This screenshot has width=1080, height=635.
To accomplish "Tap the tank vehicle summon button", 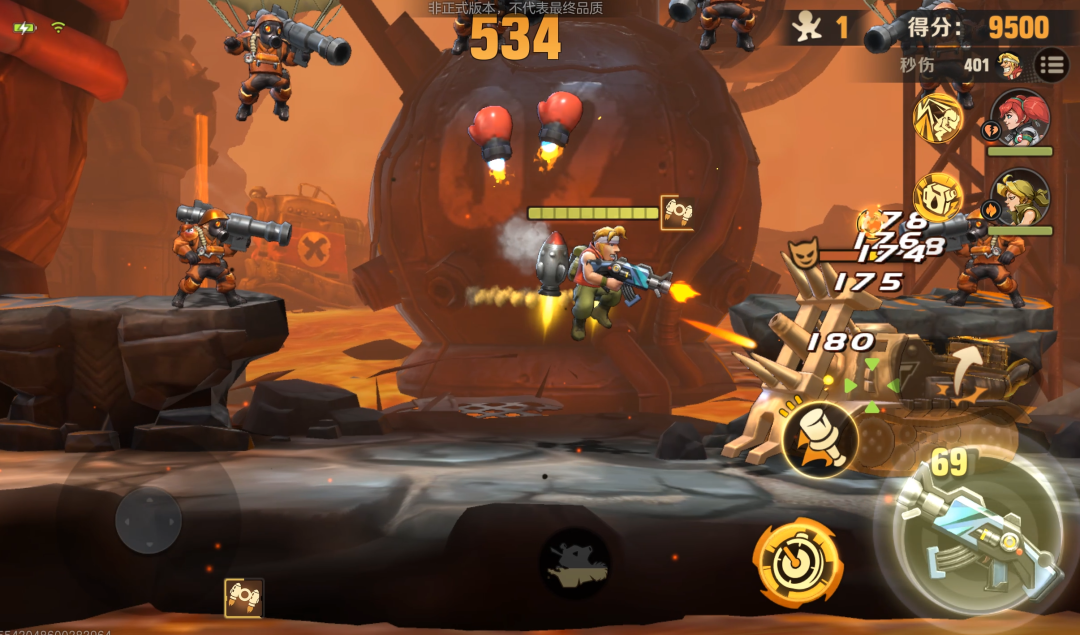I will pos(574,562).
